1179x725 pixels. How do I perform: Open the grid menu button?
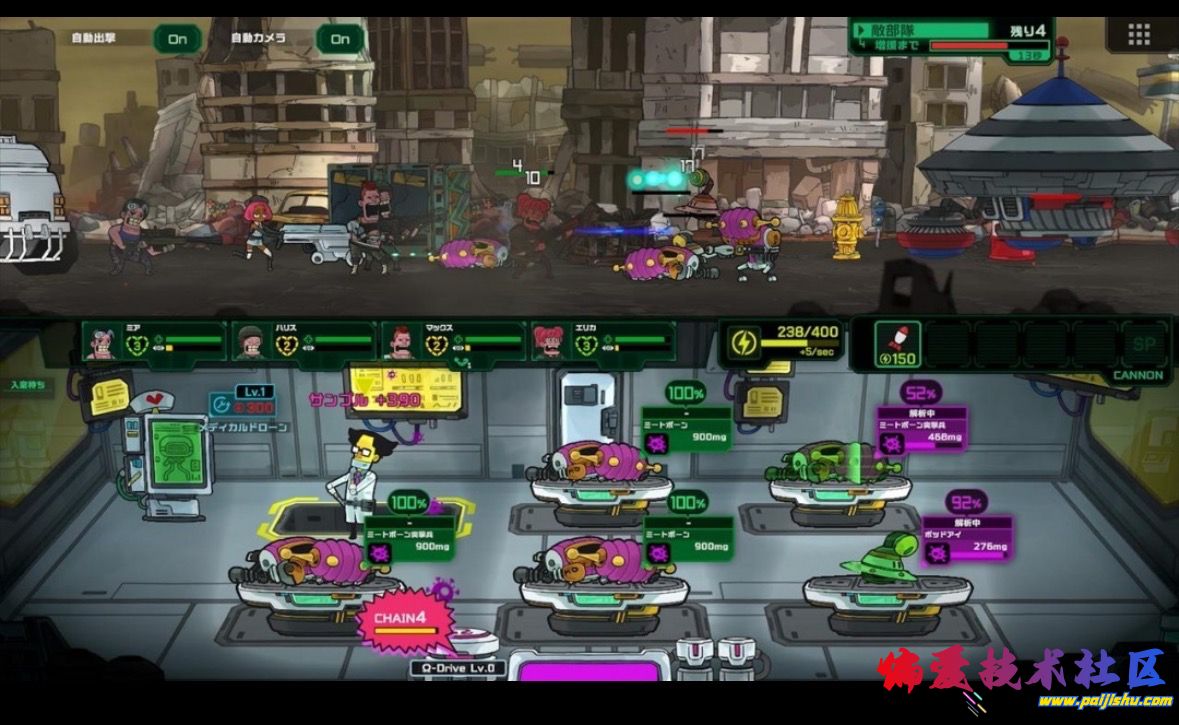point(1138,35)
